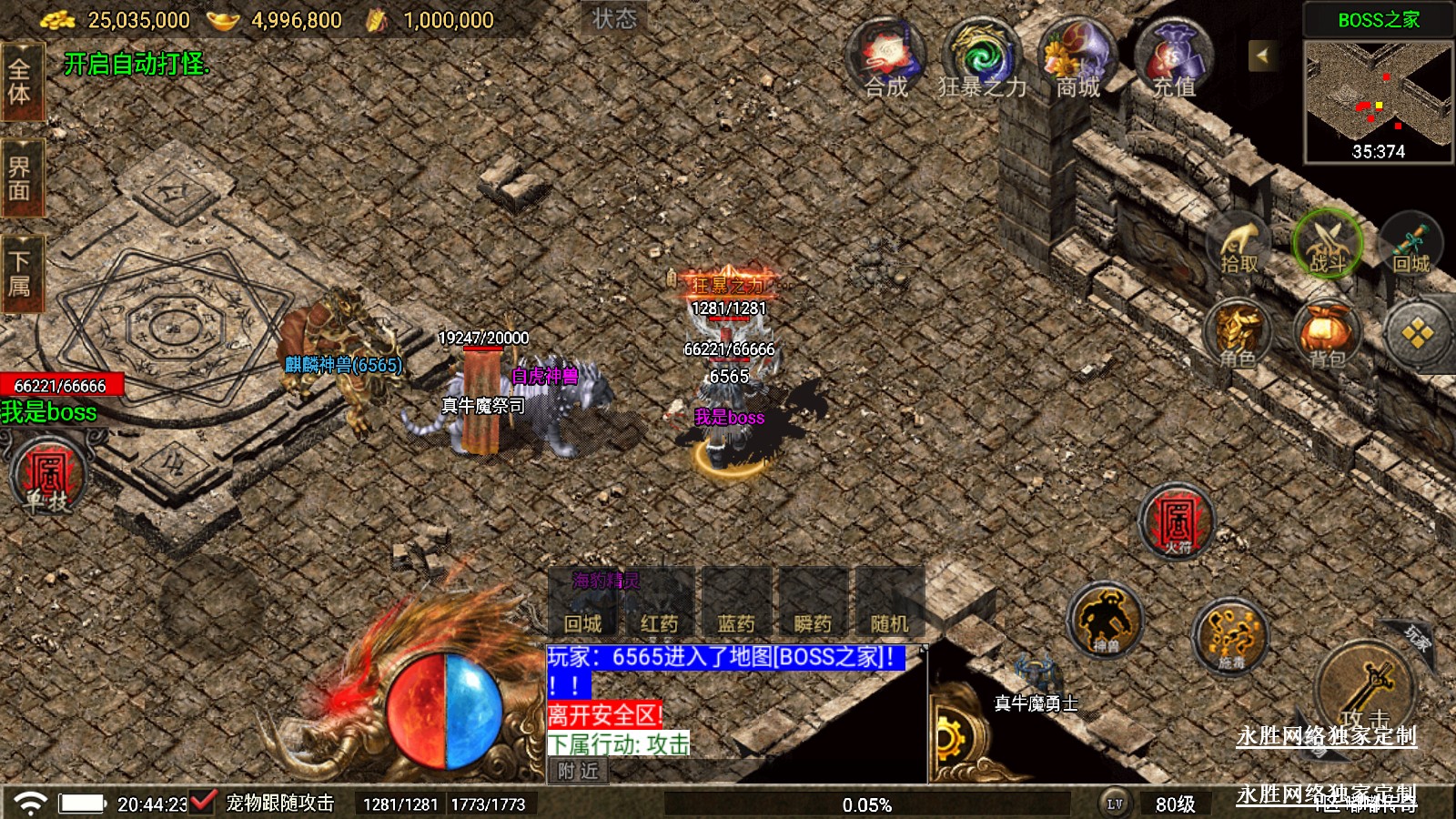Select the 下属 side tab

point(20,274)
